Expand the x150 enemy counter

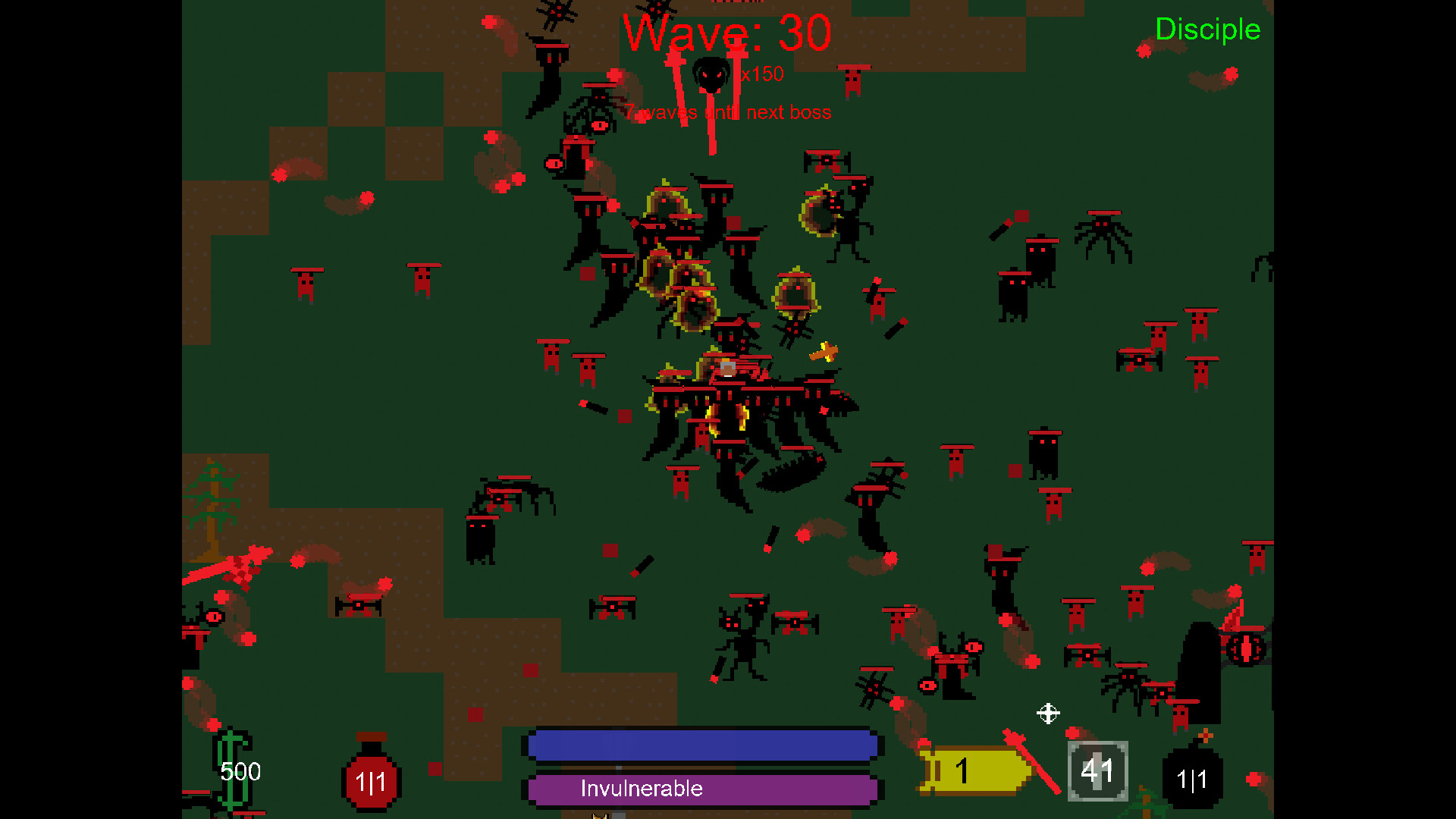(762, 74)
